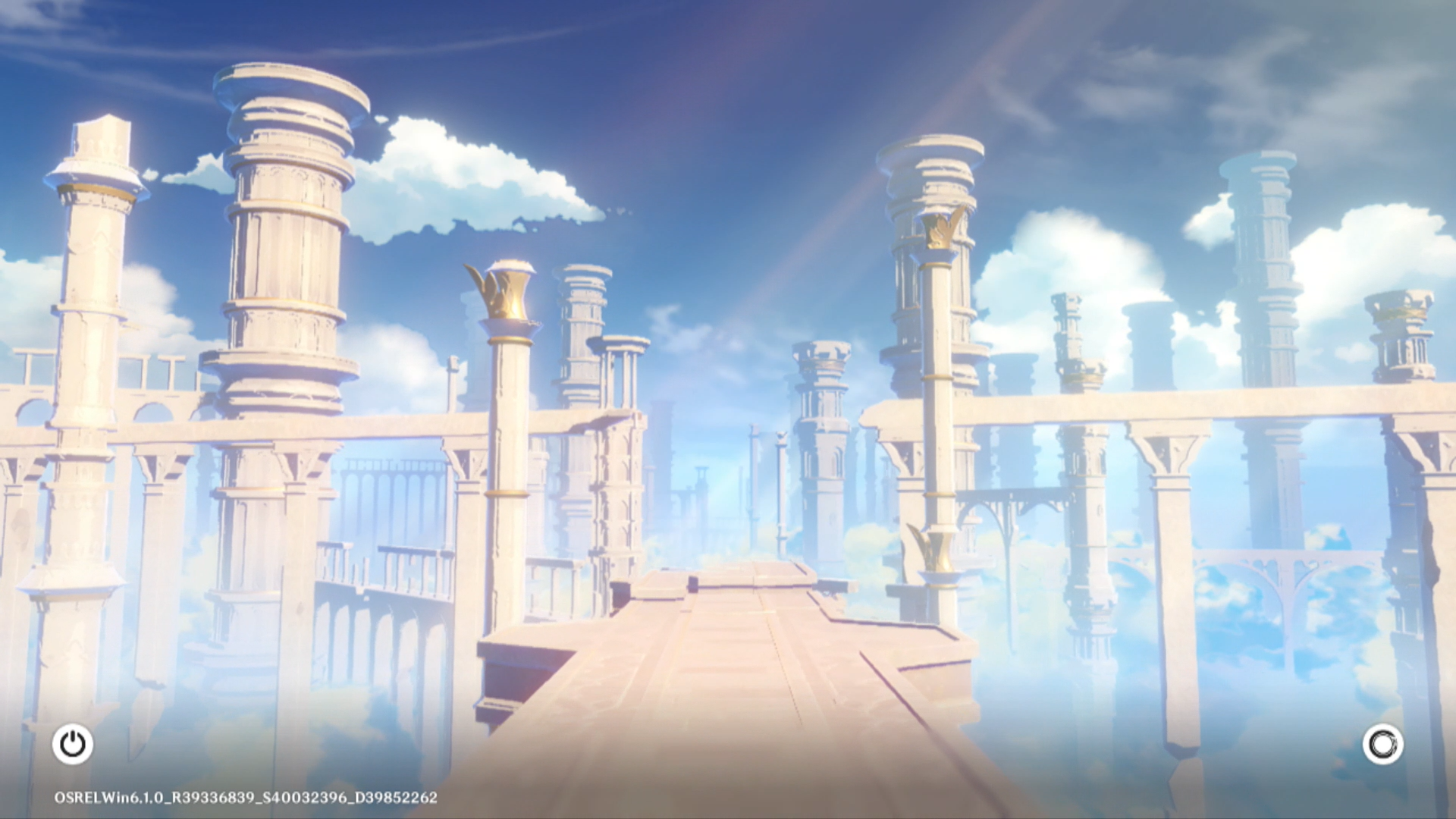Open the circular ring icon button
Screen dimensions: 1456x819
point(1382,744)
